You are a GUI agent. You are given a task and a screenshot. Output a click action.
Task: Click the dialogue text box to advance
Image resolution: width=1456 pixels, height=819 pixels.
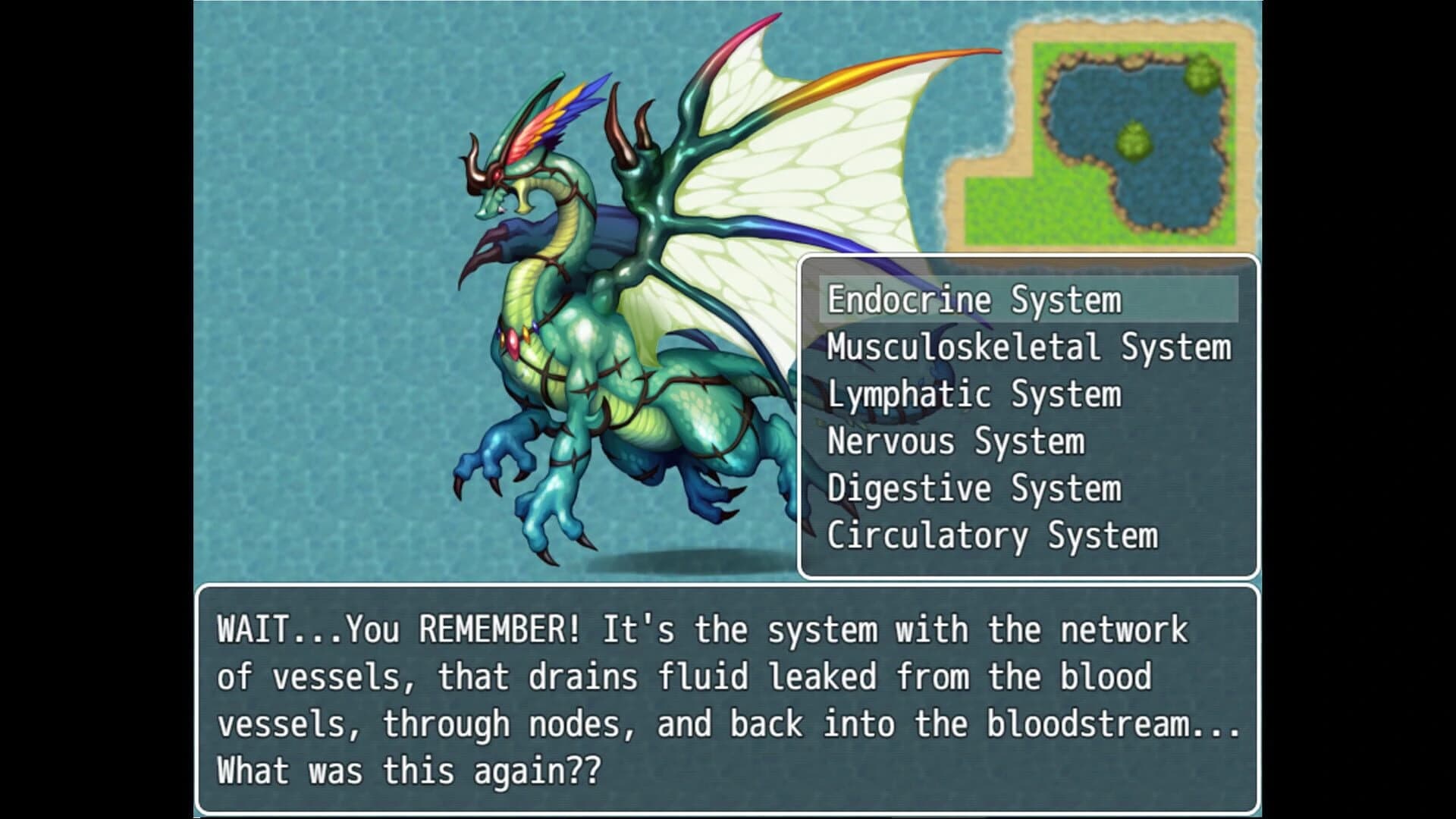728,698
